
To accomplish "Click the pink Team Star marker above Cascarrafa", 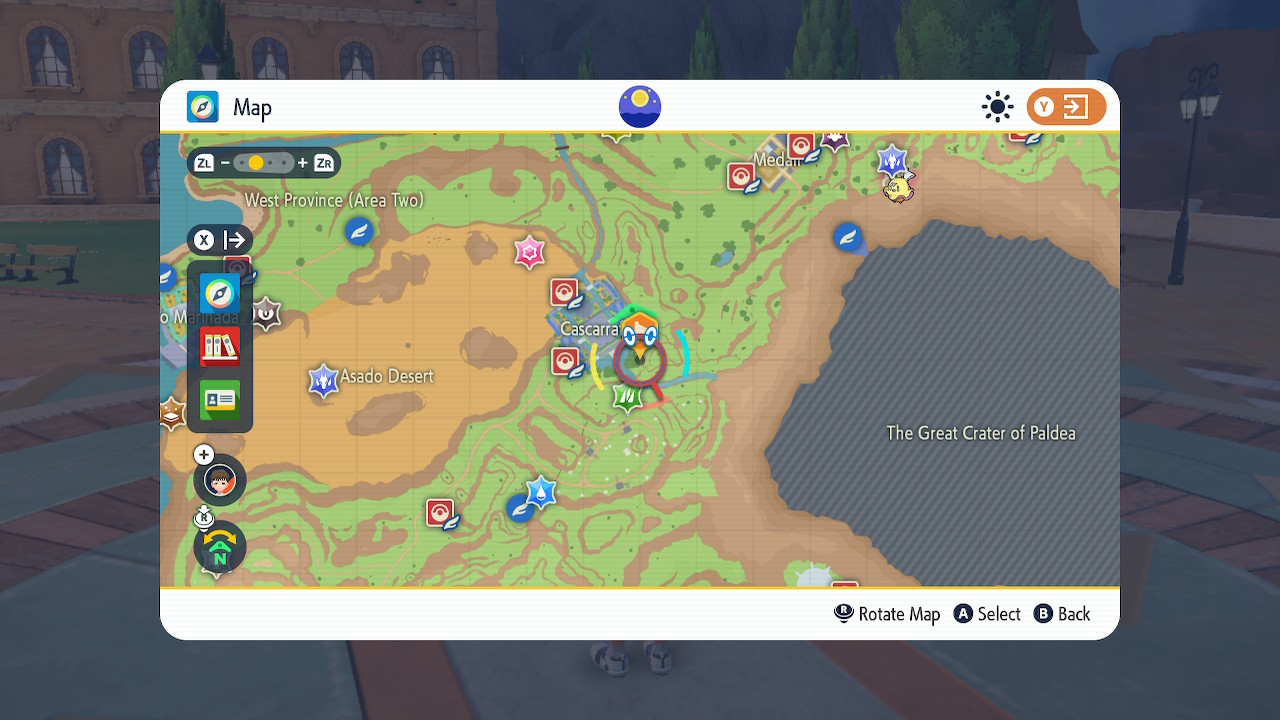I will pyautogui.click(x=529, y=252).
